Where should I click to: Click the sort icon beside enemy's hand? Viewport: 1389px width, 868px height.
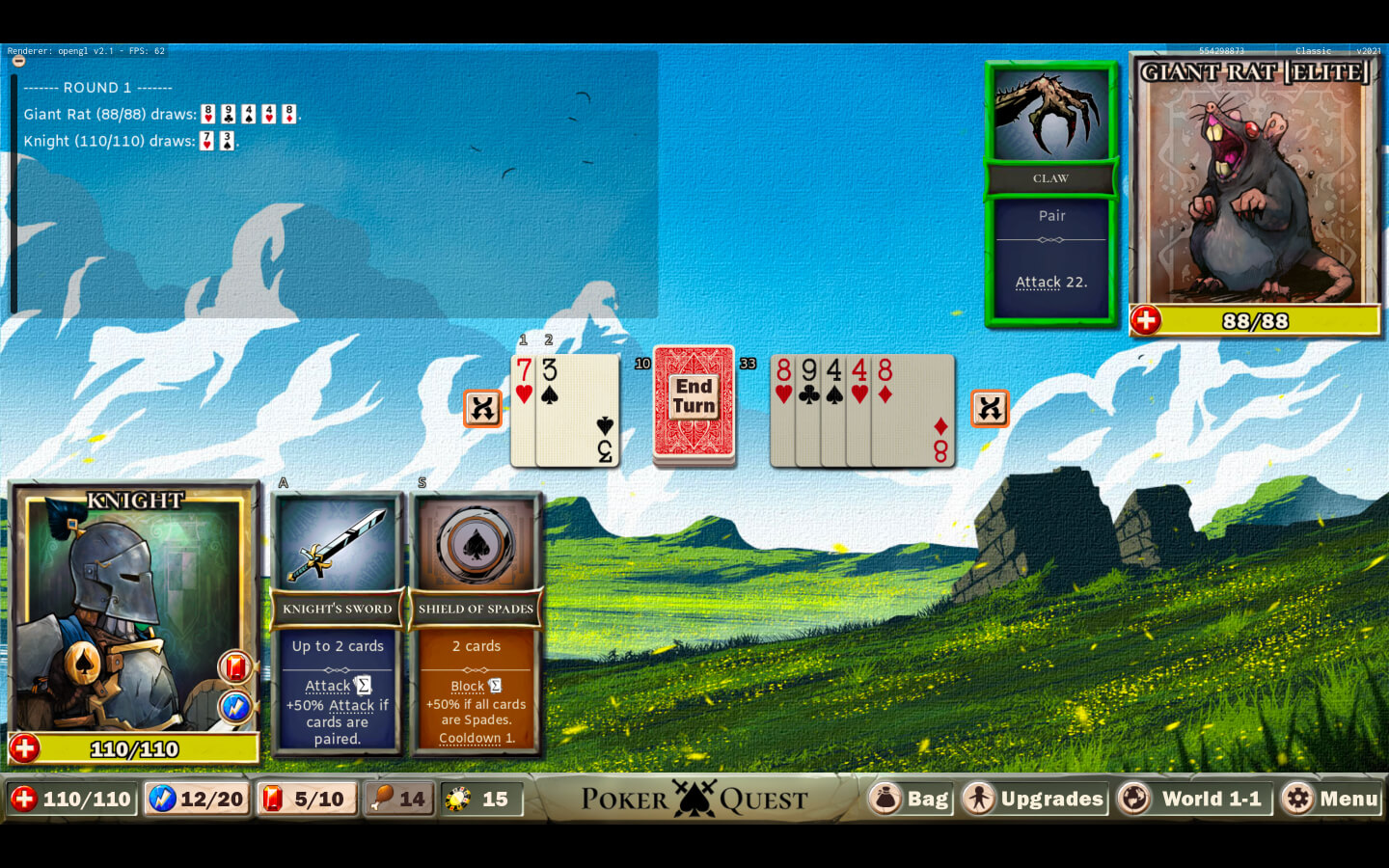(990, 408)
